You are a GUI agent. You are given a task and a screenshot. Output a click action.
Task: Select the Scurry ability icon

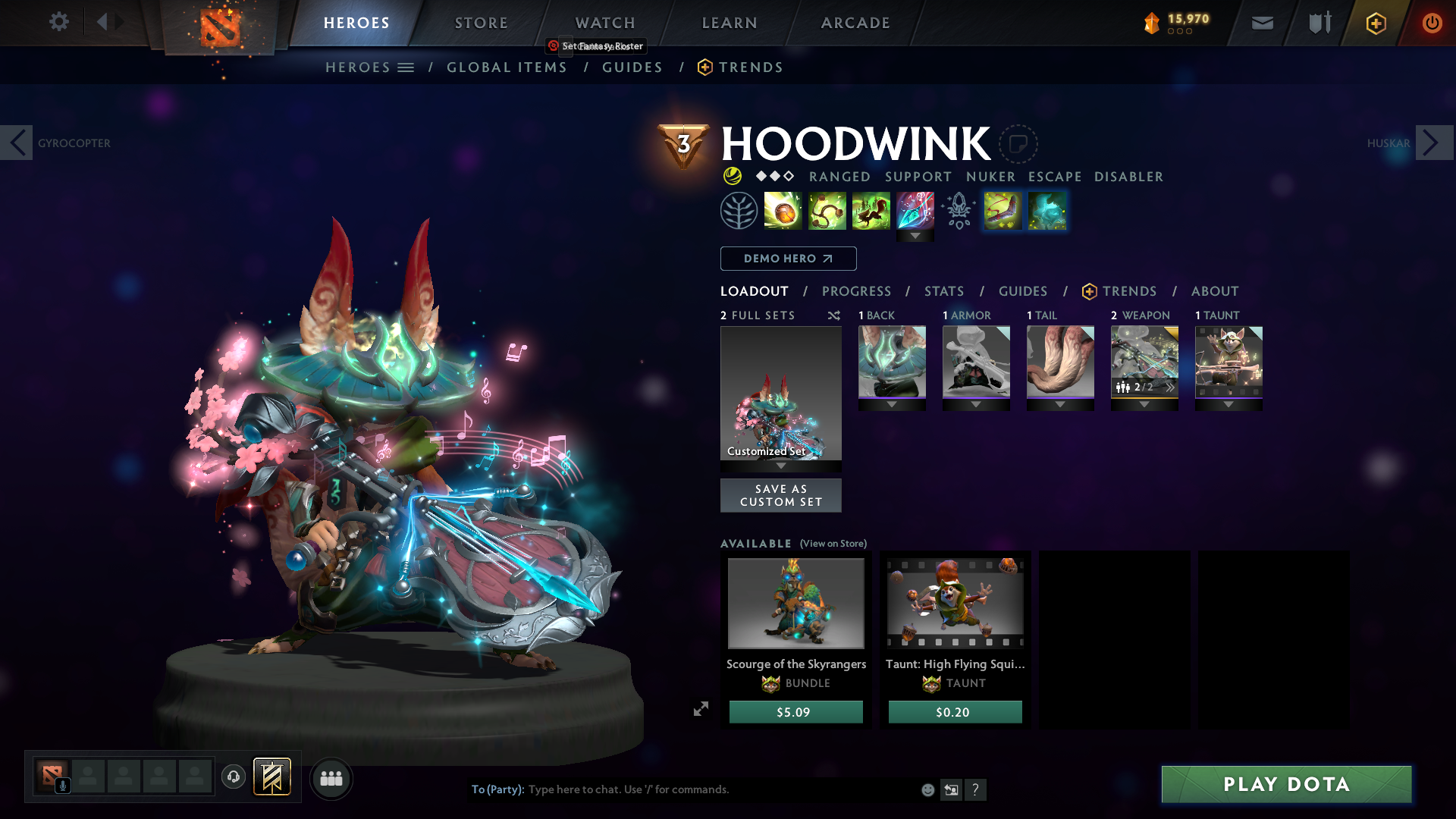click(871, 211)
